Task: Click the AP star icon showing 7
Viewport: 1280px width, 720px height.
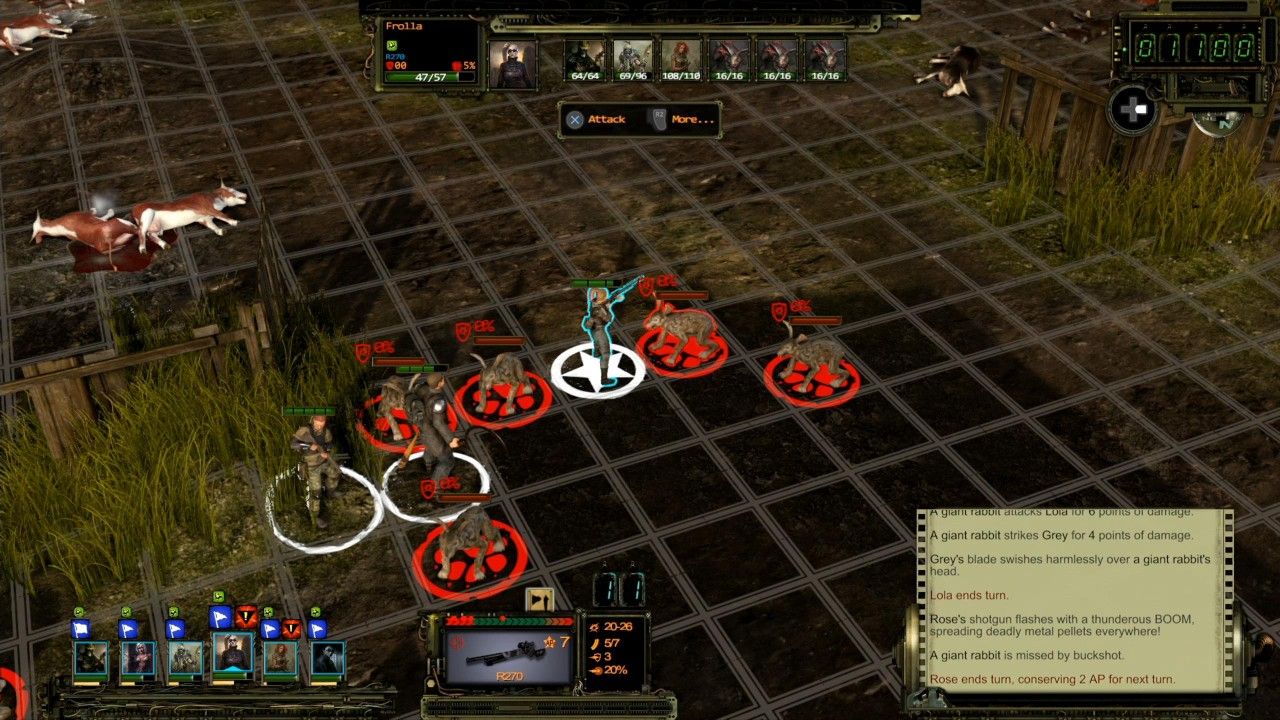Action: pos(550,642)
